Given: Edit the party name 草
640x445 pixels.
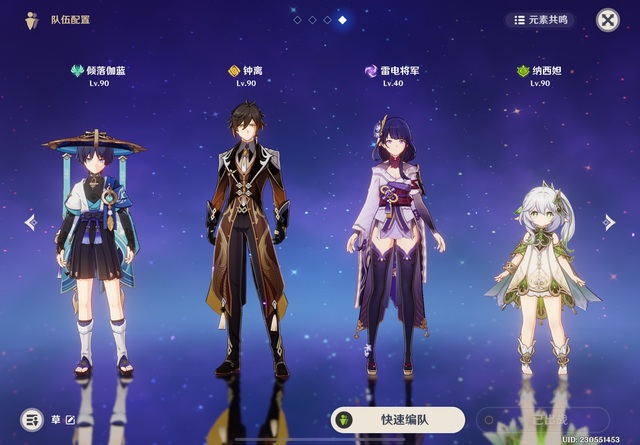Looking at the screenshot, I should coord(70,420).
